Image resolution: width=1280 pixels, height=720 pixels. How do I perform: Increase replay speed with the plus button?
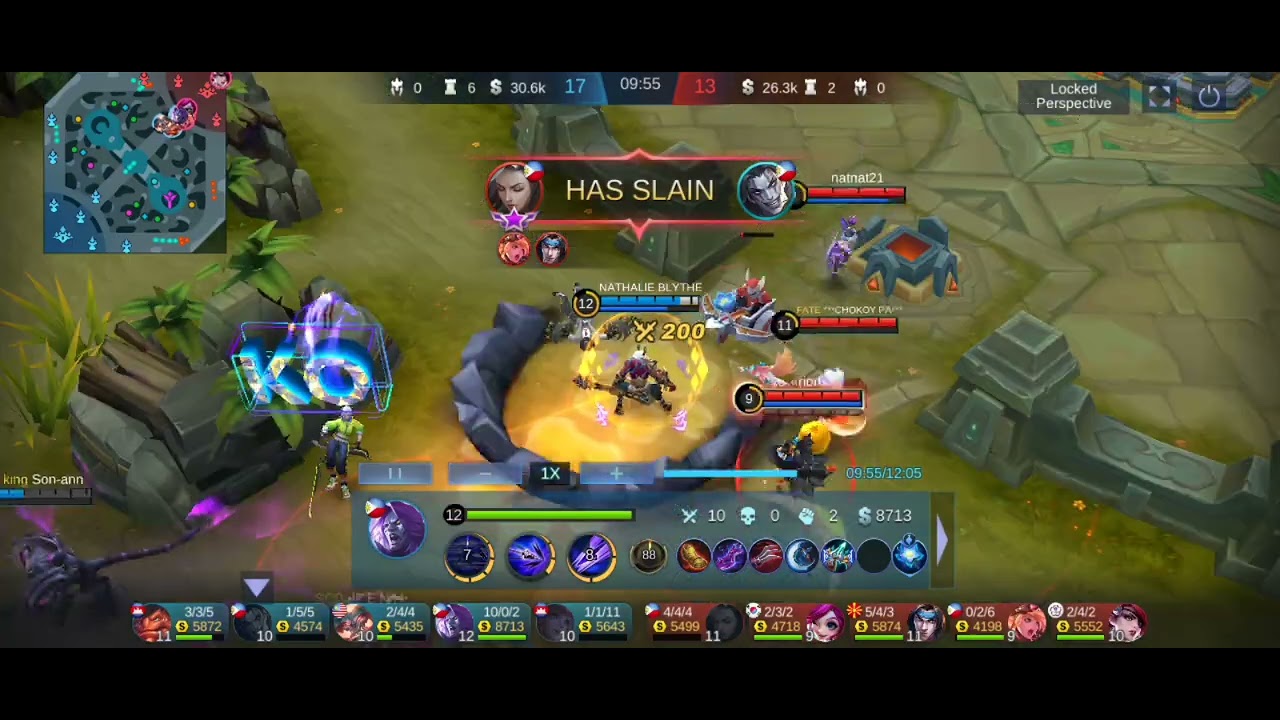click(616, 474)
